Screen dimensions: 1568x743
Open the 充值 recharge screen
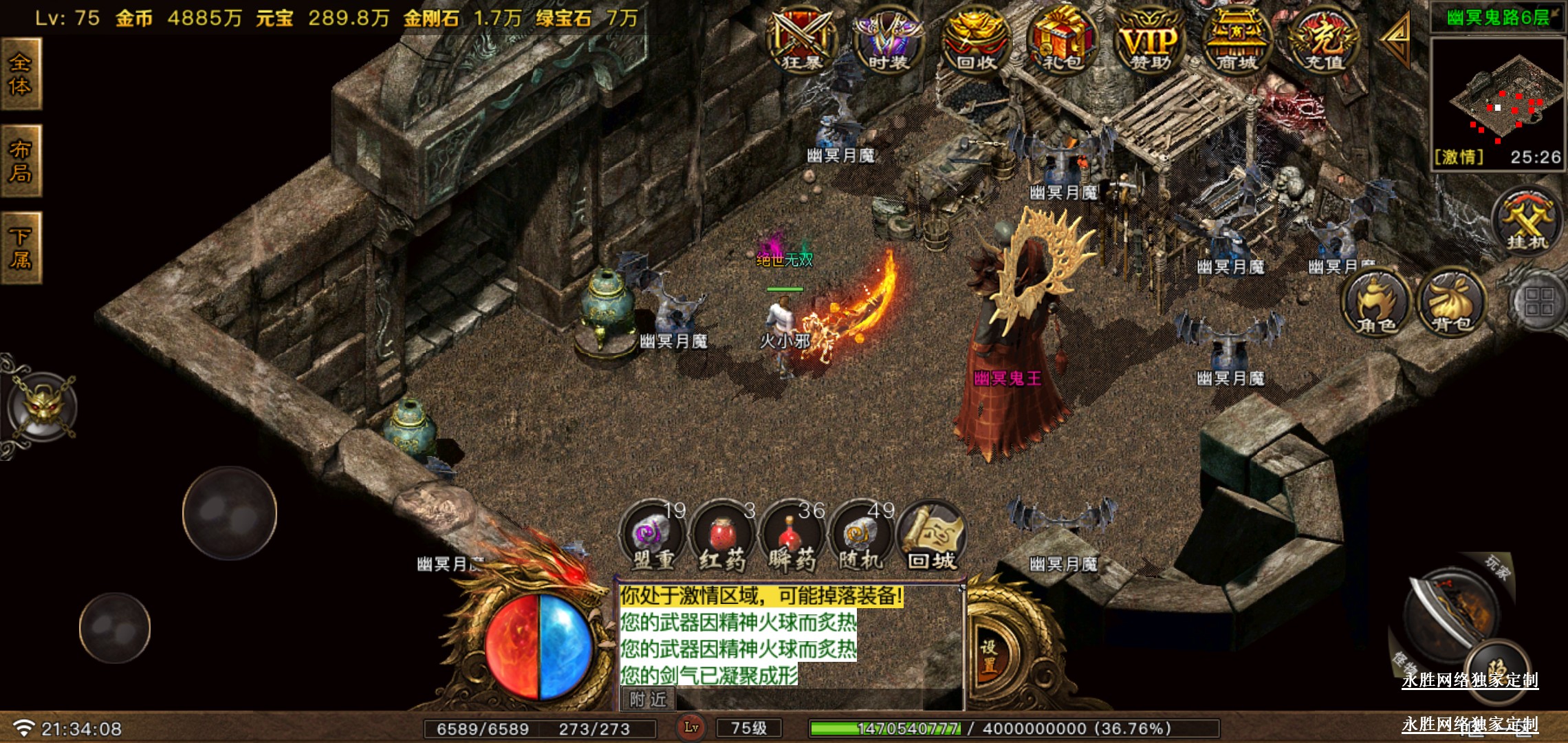1324,40
